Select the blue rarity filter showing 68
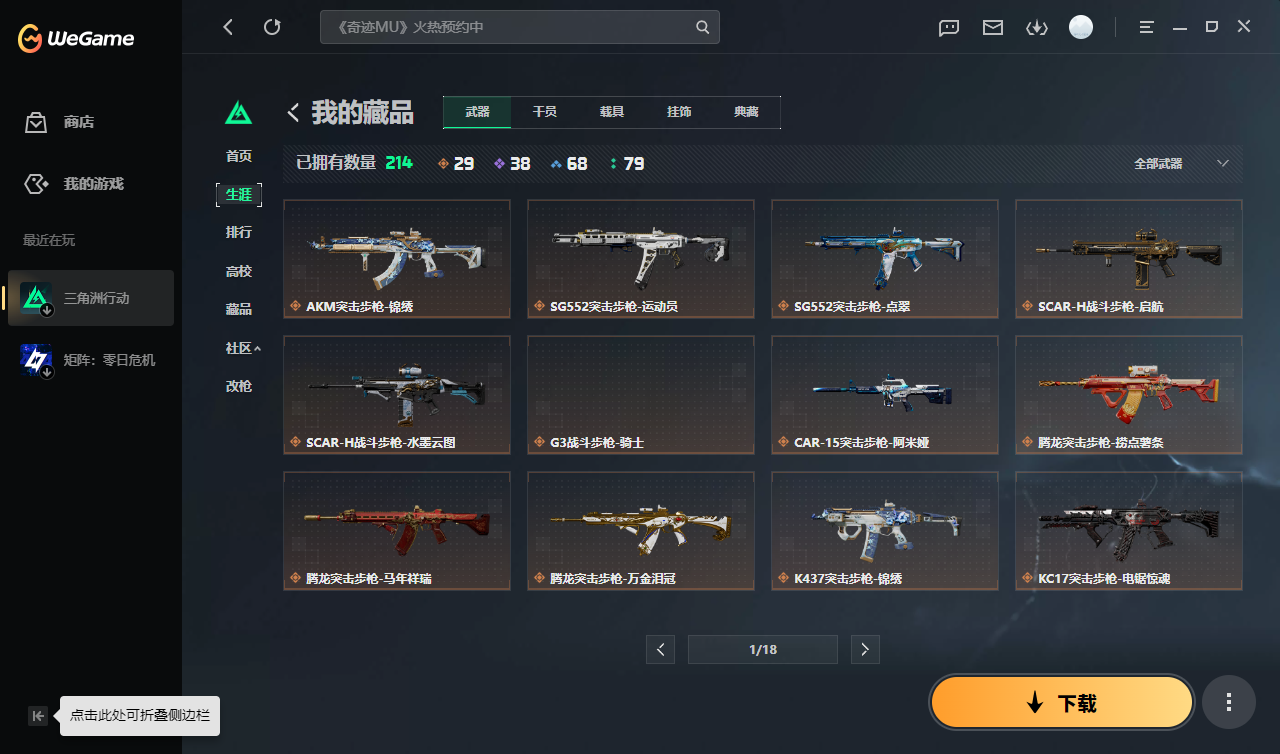Image resolution: width=1280 pixels, height=754 pixels. pyautogui.click(x=568, y=163)
